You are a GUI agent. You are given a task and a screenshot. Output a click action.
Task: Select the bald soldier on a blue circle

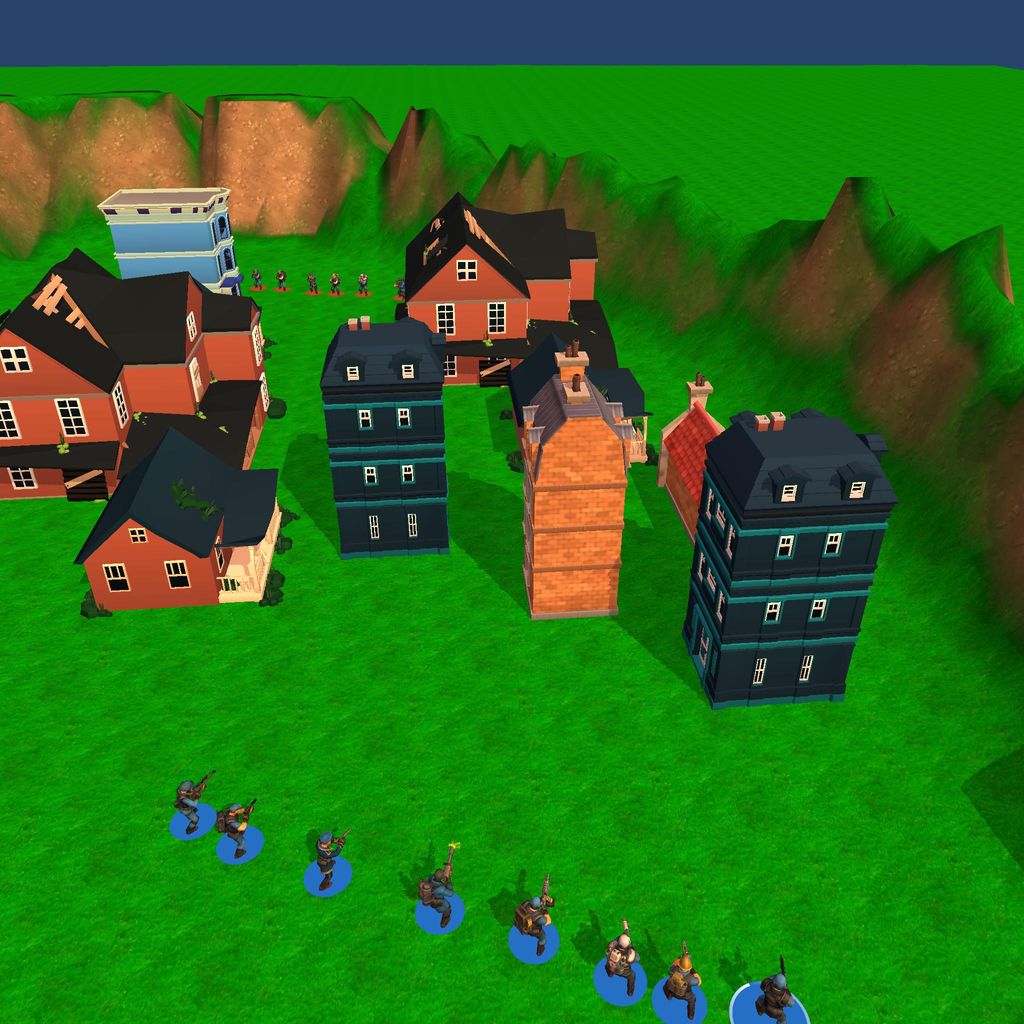click(x=621, y=962)
